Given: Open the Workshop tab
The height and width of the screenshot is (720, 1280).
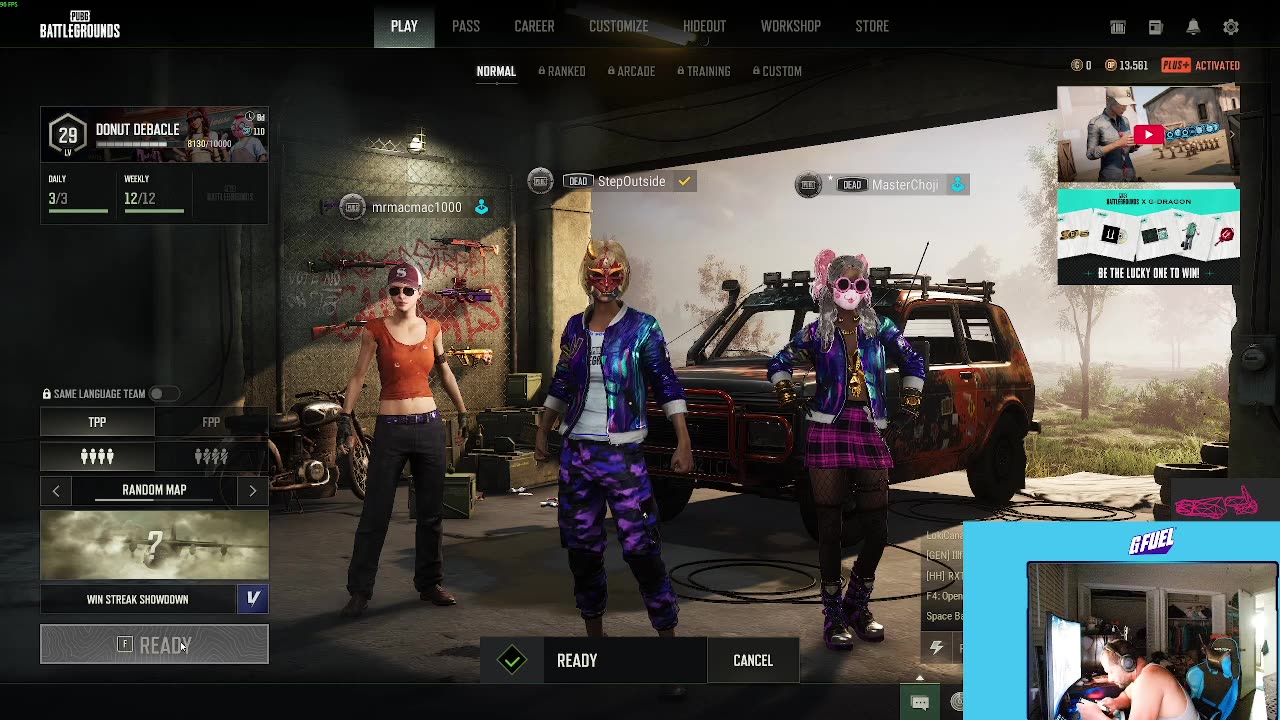Looking at the screenshot, I should click(790, 26).
